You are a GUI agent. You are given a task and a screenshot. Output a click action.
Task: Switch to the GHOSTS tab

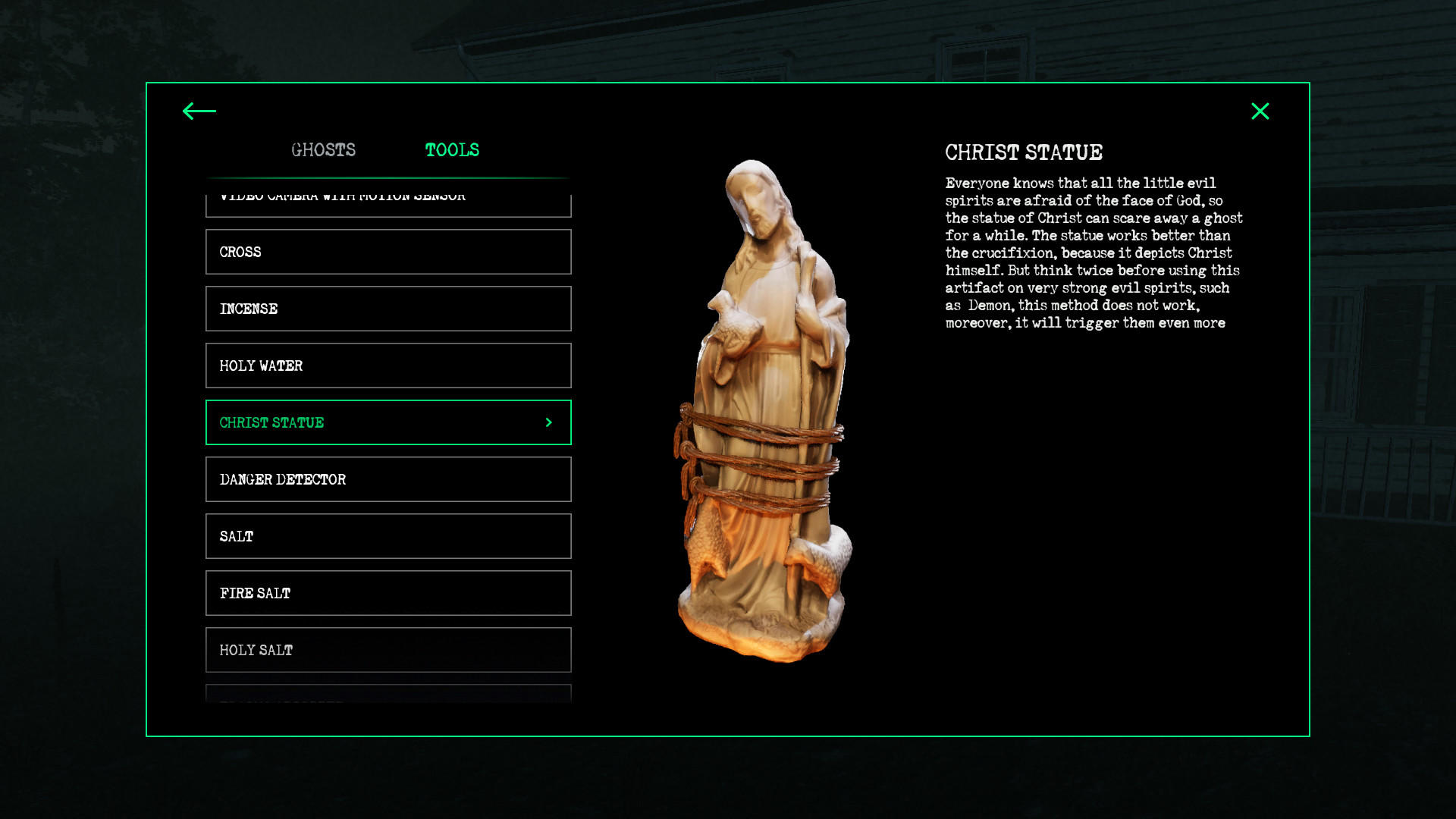[324, 149]
